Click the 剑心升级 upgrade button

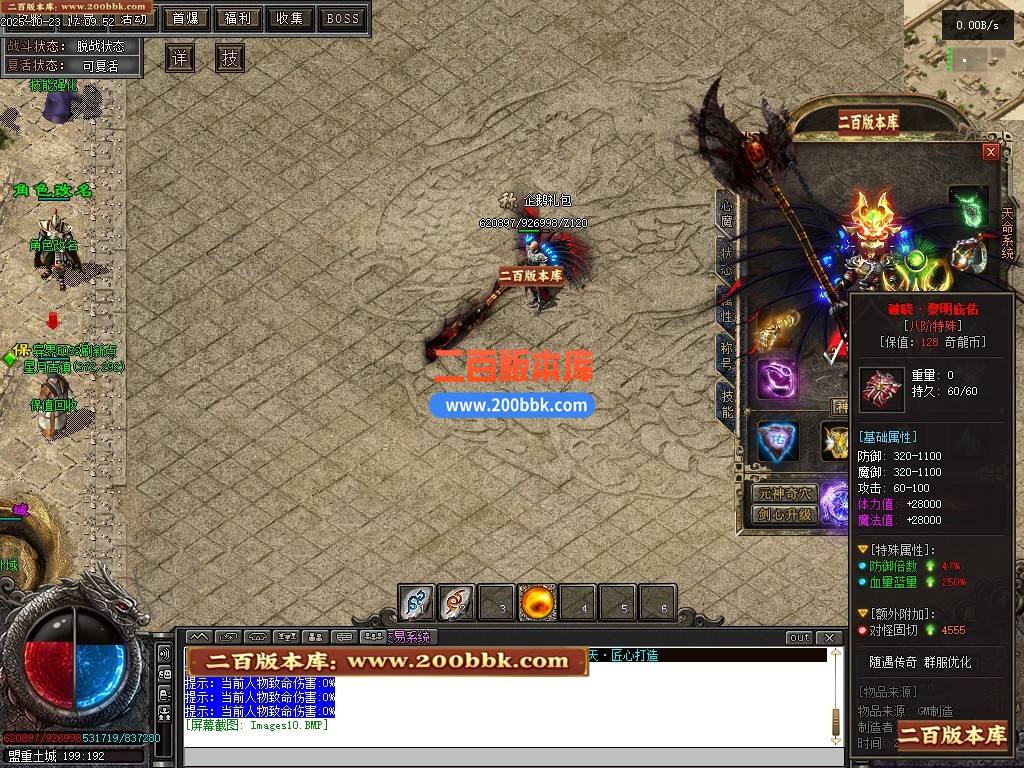pyautogui.click(x=785, y=515)
